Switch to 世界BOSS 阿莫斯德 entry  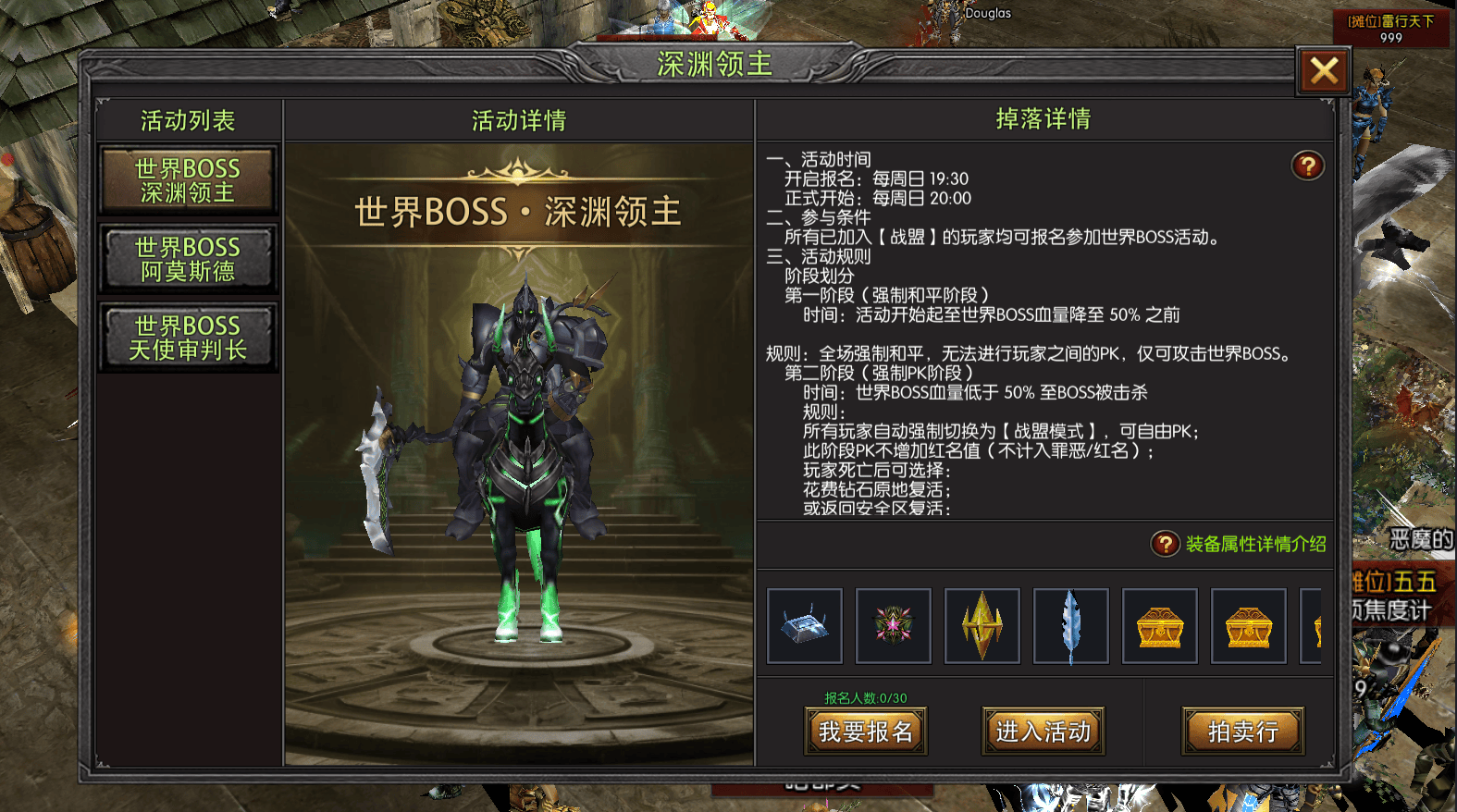click(188, 259)
